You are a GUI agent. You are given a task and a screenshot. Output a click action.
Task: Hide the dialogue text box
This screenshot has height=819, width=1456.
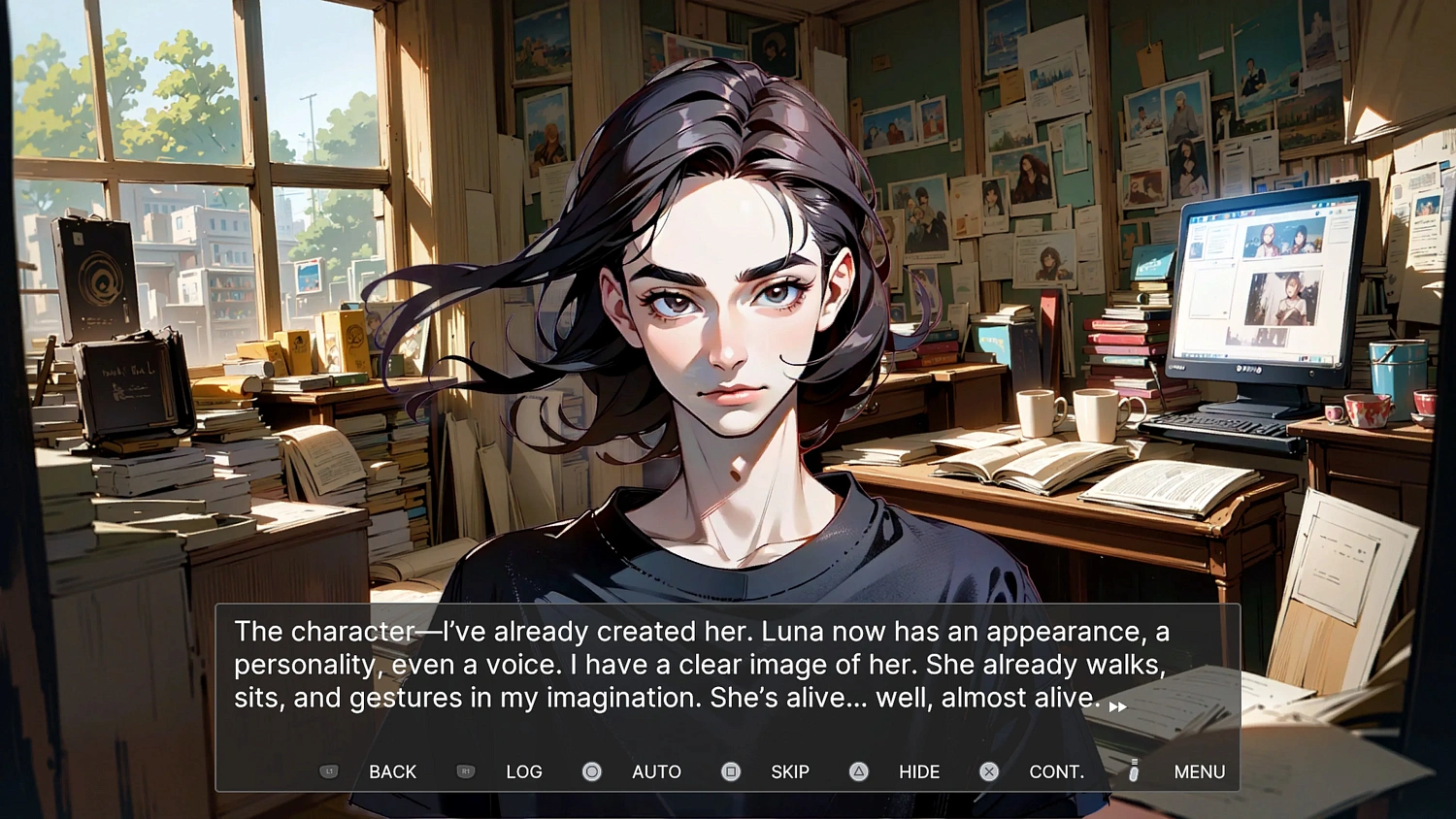pyautogui.click(x=918, y=771)
